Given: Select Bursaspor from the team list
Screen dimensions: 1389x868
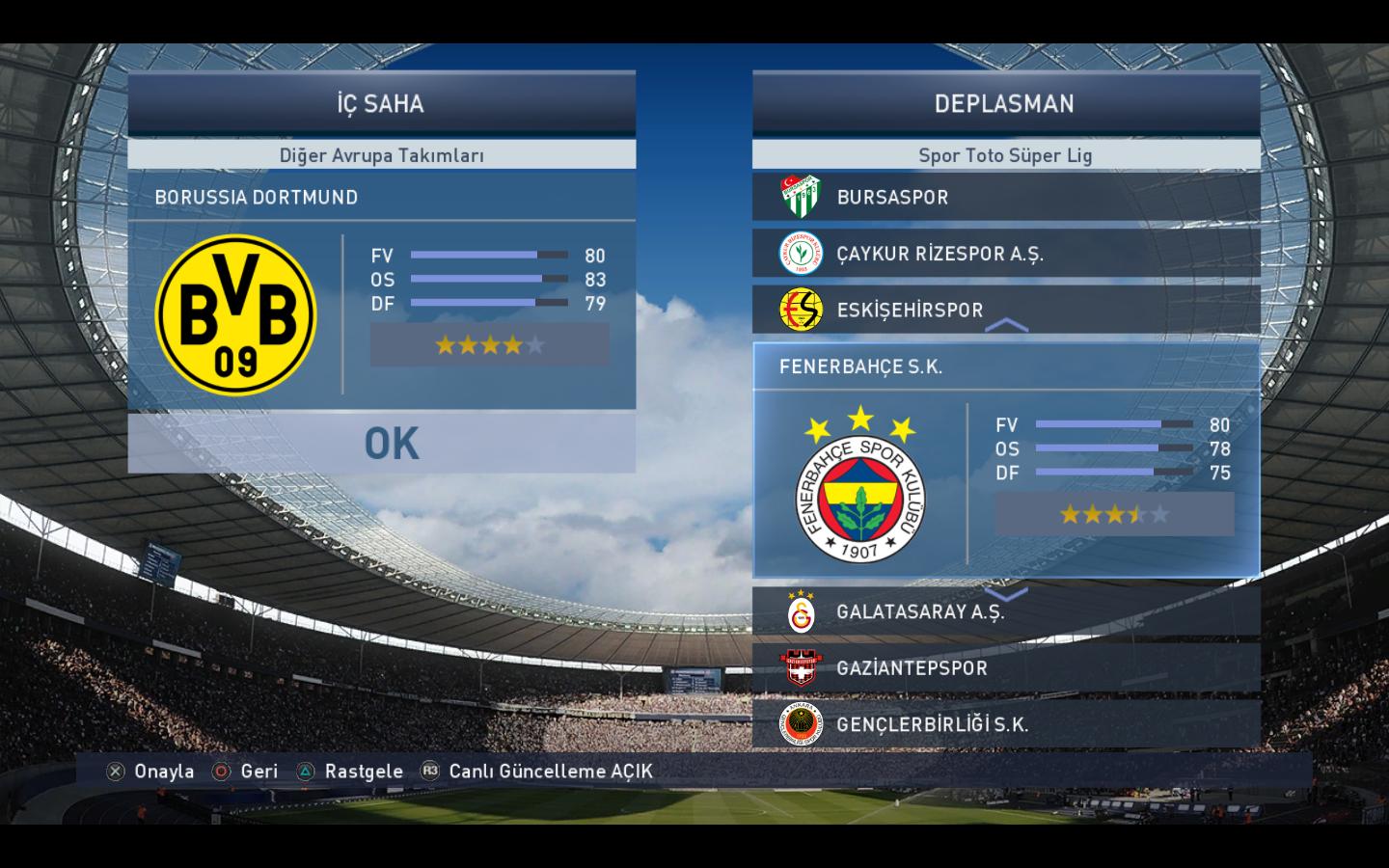Looking at the screenshot, I should (1006, 197).
